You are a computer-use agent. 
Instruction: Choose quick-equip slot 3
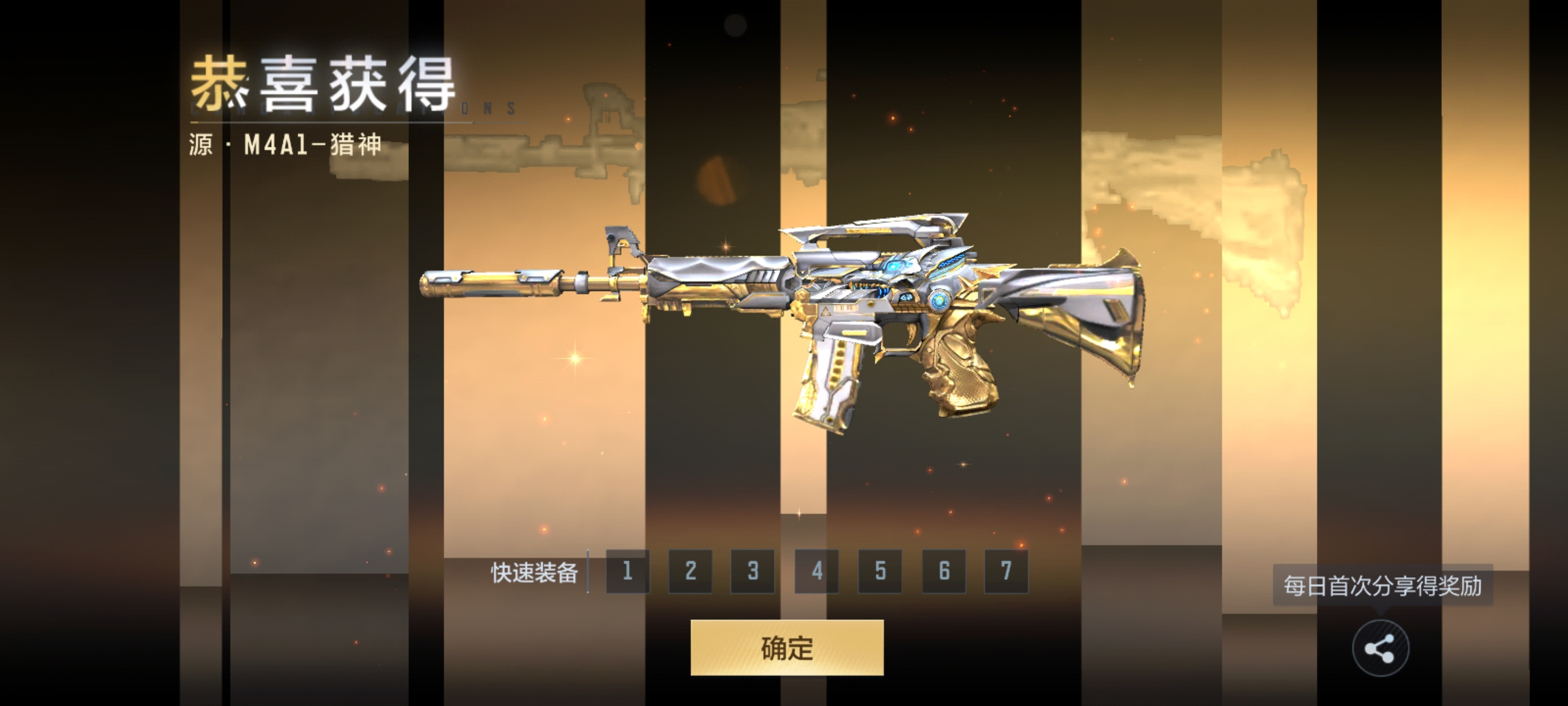point(753,571)
